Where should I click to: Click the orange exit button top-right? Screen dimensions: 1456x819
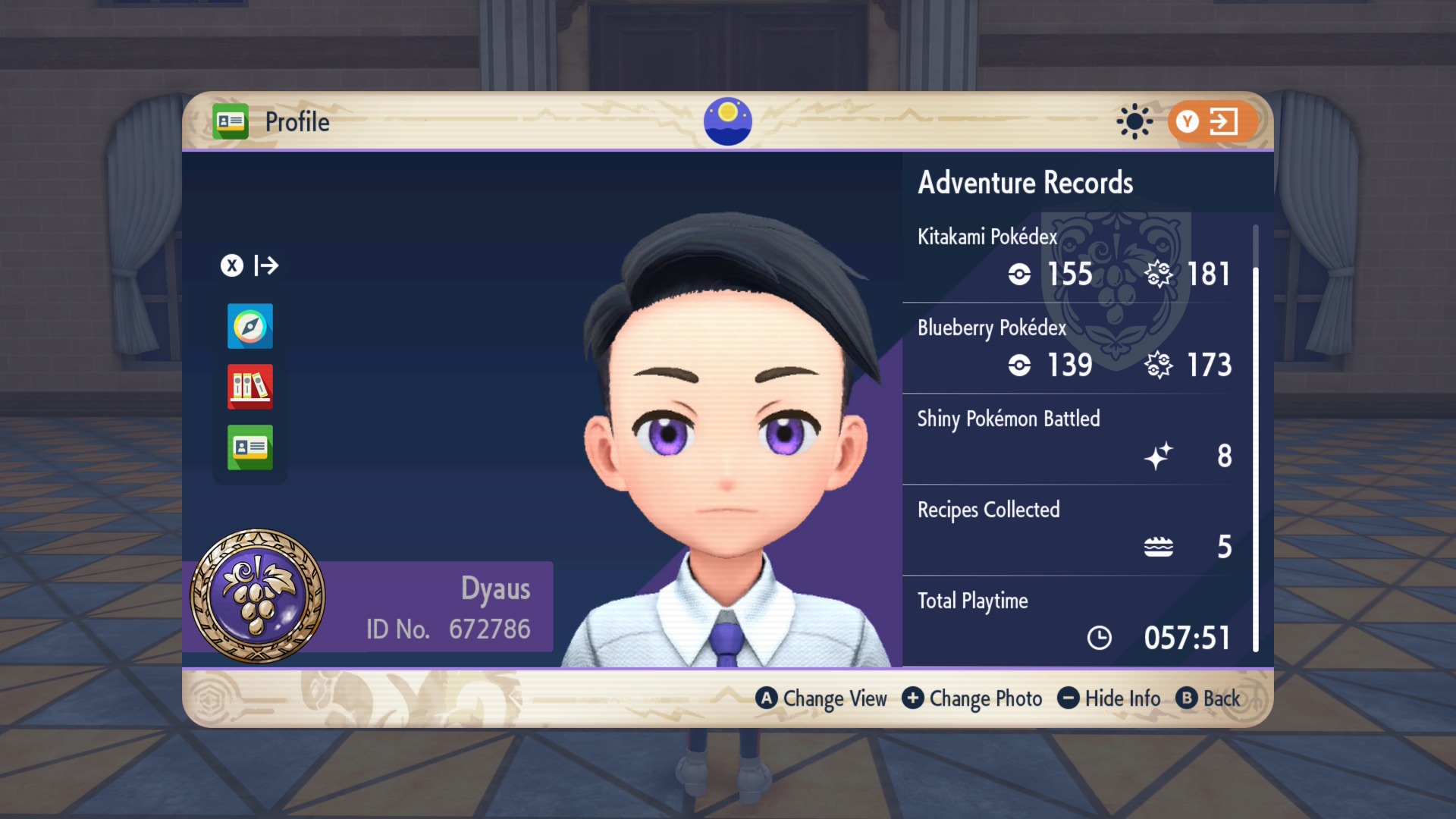[x=1212, y=121]
